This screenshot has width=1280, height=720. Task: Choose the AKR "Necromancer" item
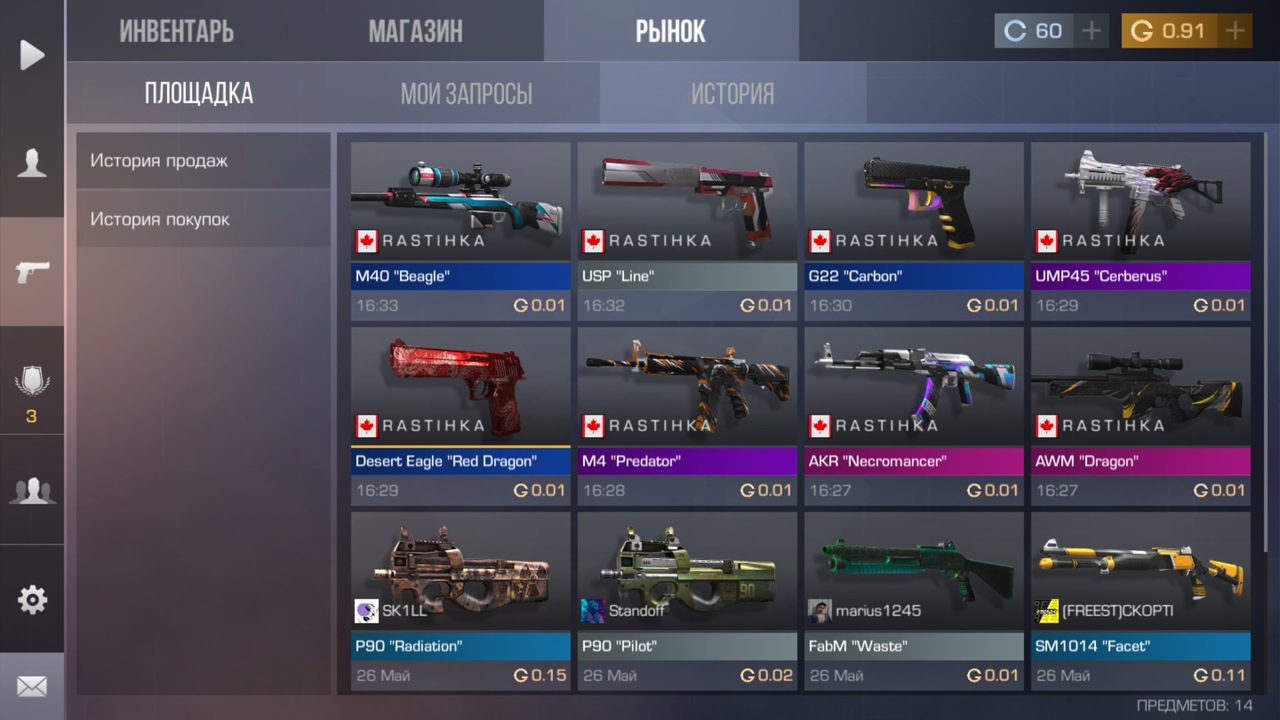point(914,415)
